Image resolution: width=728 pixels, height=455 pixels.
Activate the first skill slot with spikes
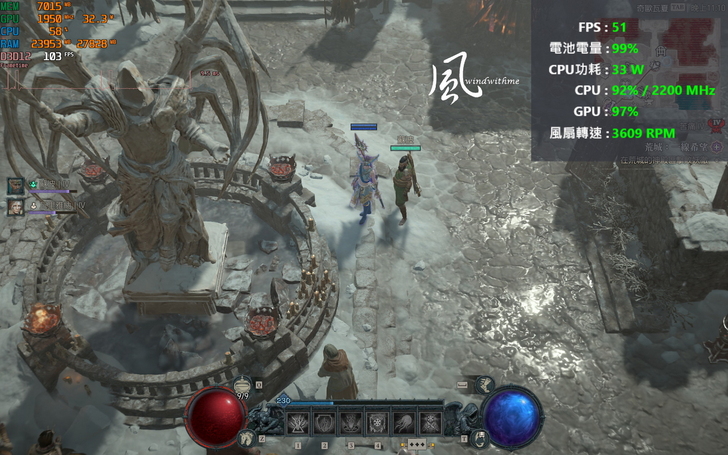point(298,423)
